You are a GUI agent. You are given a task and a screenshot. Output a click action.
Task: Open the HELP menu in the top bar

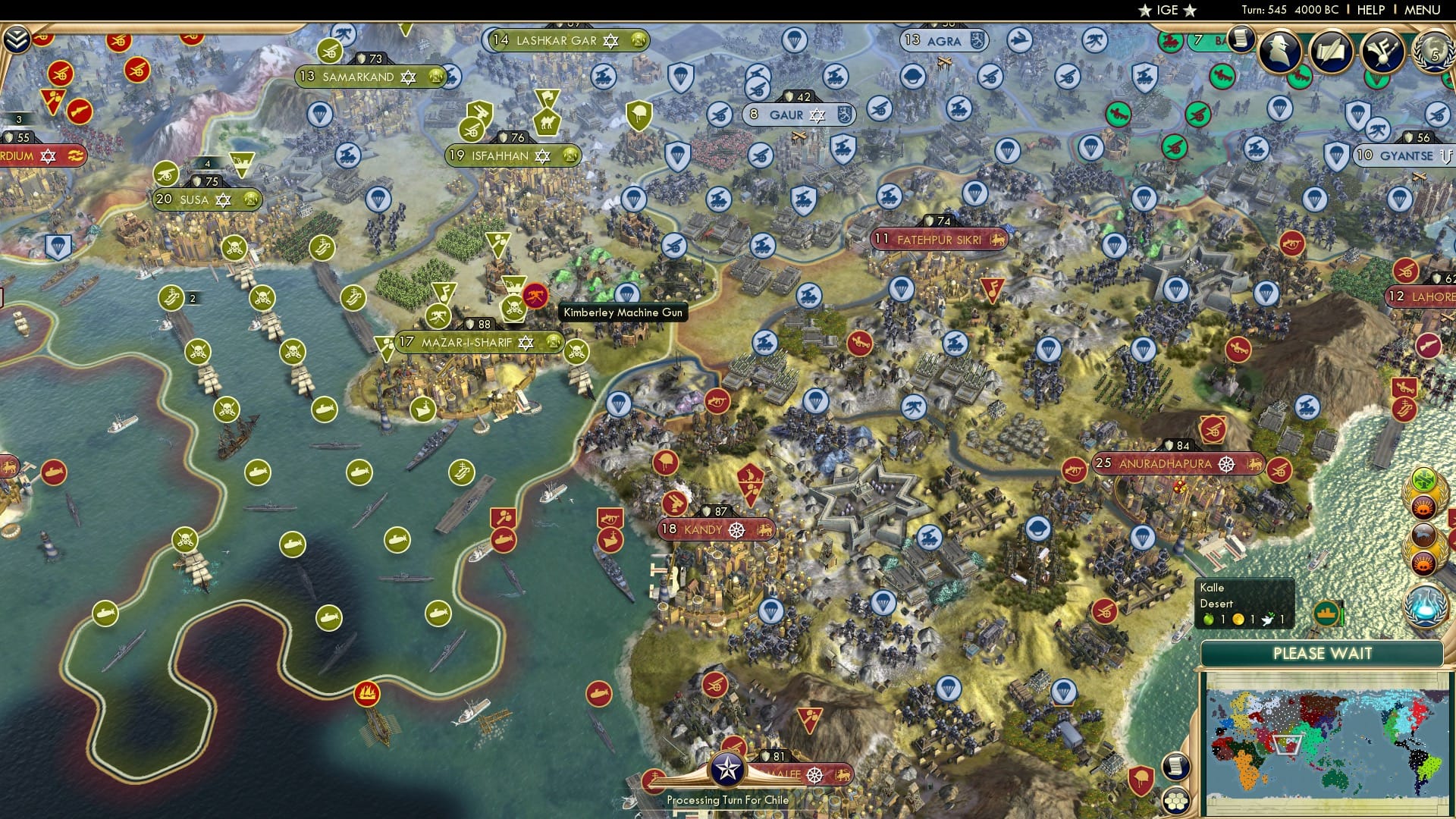point(1371,9)
